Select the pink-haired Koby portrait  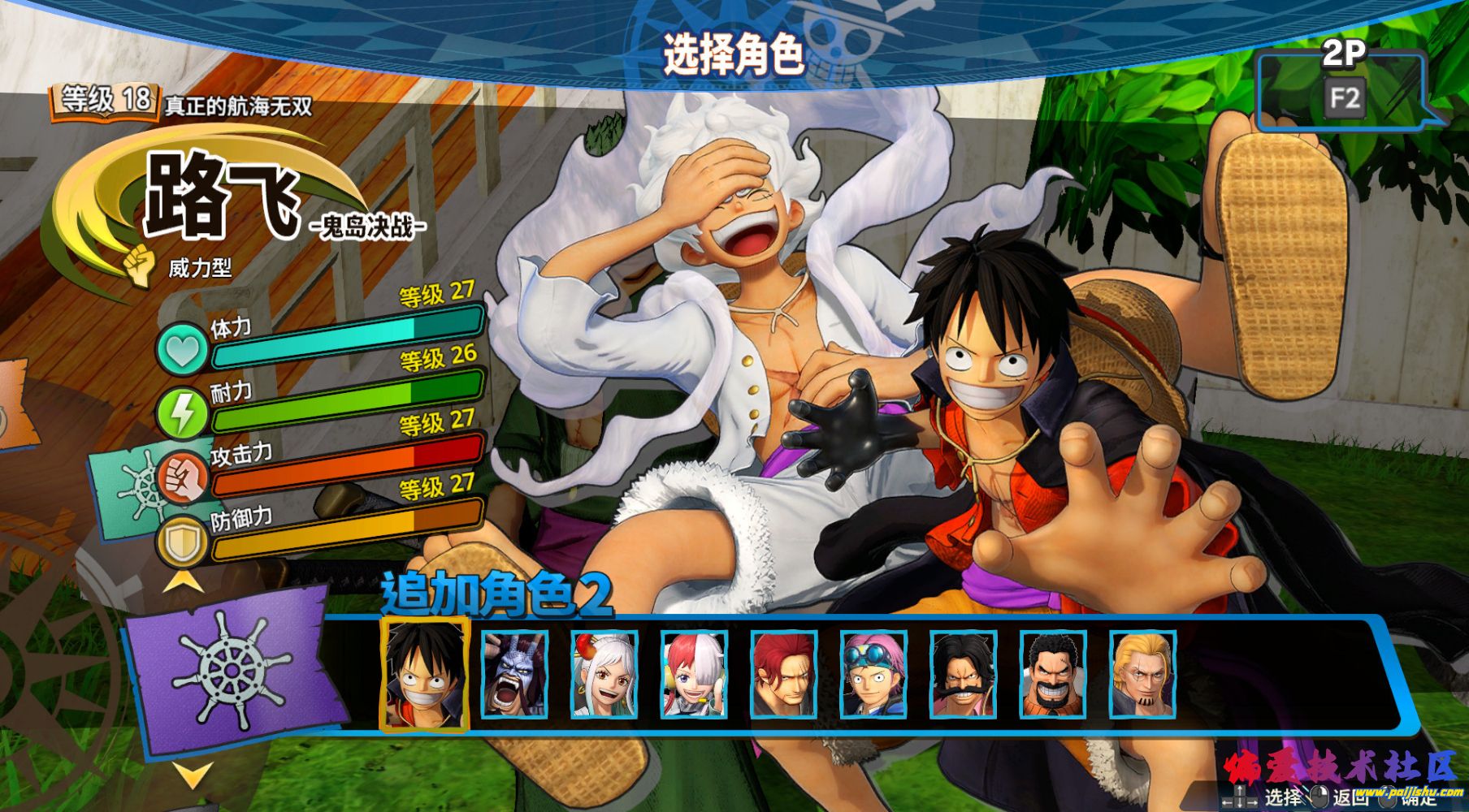874,675
